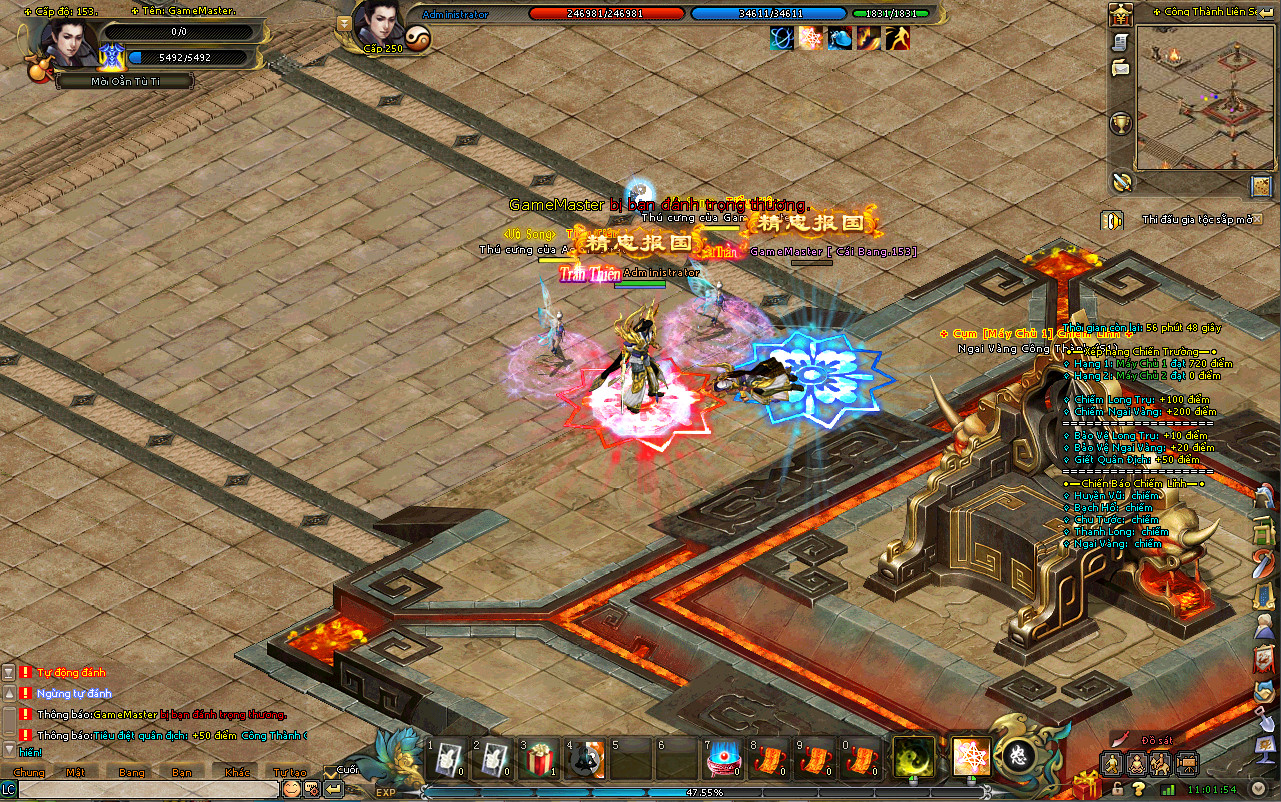Open the mail envelope icon
The height and width of the screenshot is (802, 1281).
click(1121, 68)
